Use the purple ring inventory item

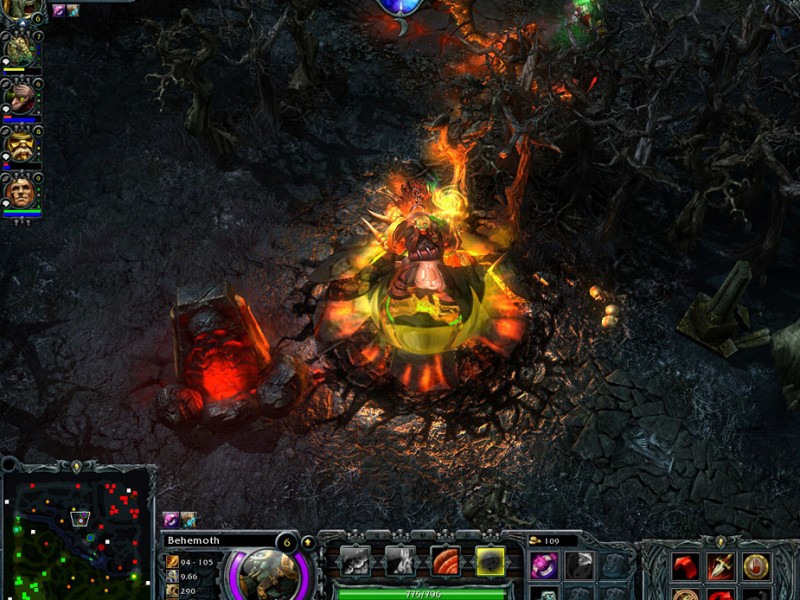(x=544, y=566)
